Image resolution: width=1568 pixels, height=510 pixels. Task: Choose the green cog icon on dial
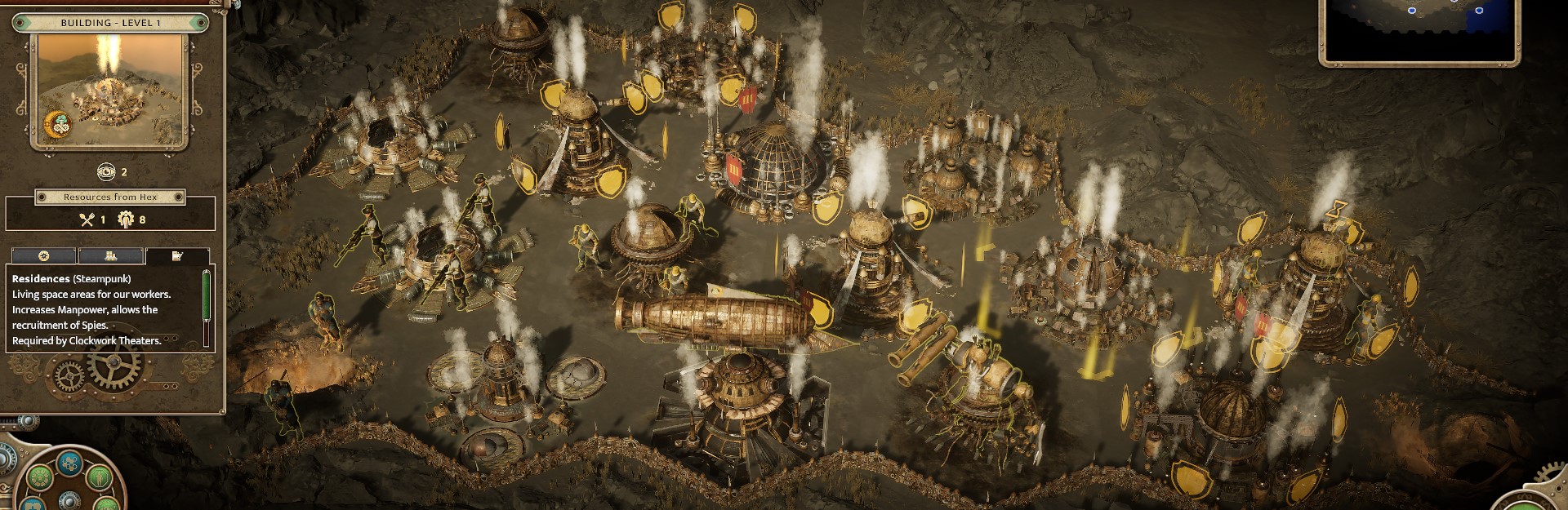(40, 477)
